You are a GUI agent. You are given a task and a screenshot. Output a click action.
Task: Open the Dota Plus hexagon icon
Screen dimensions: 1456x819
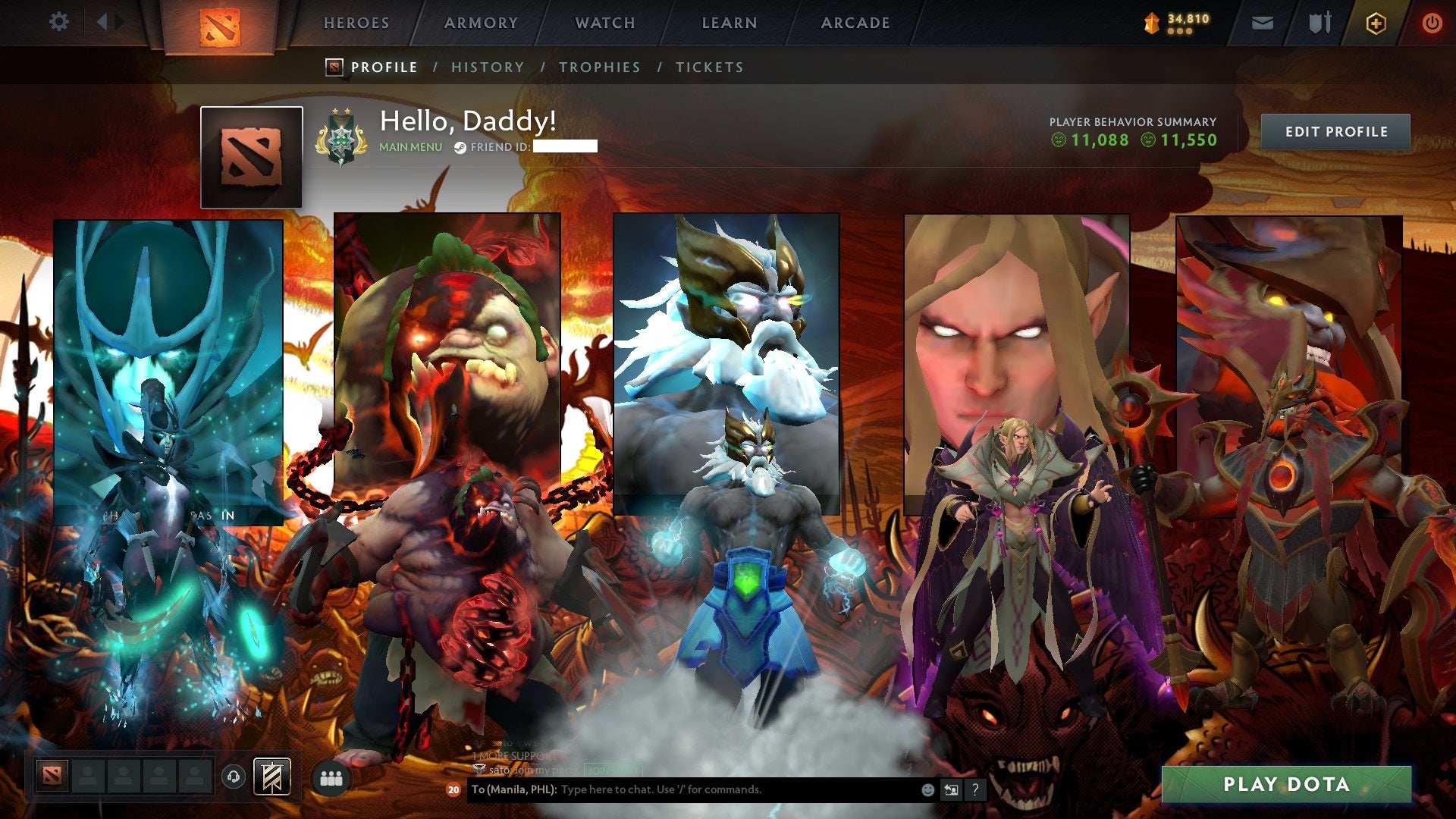(x=1378, y=22)
